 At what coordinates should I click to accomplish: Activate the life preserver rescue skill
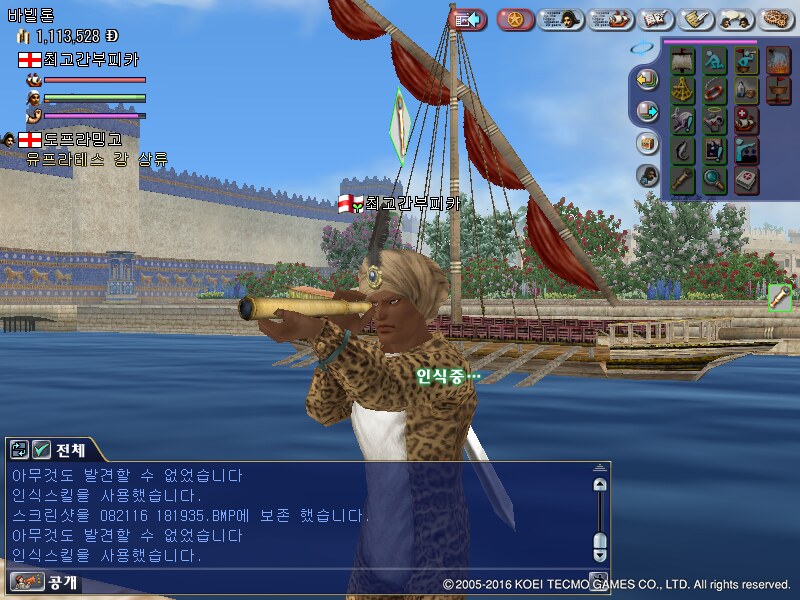pyautogui.click(x=714, y=91)
